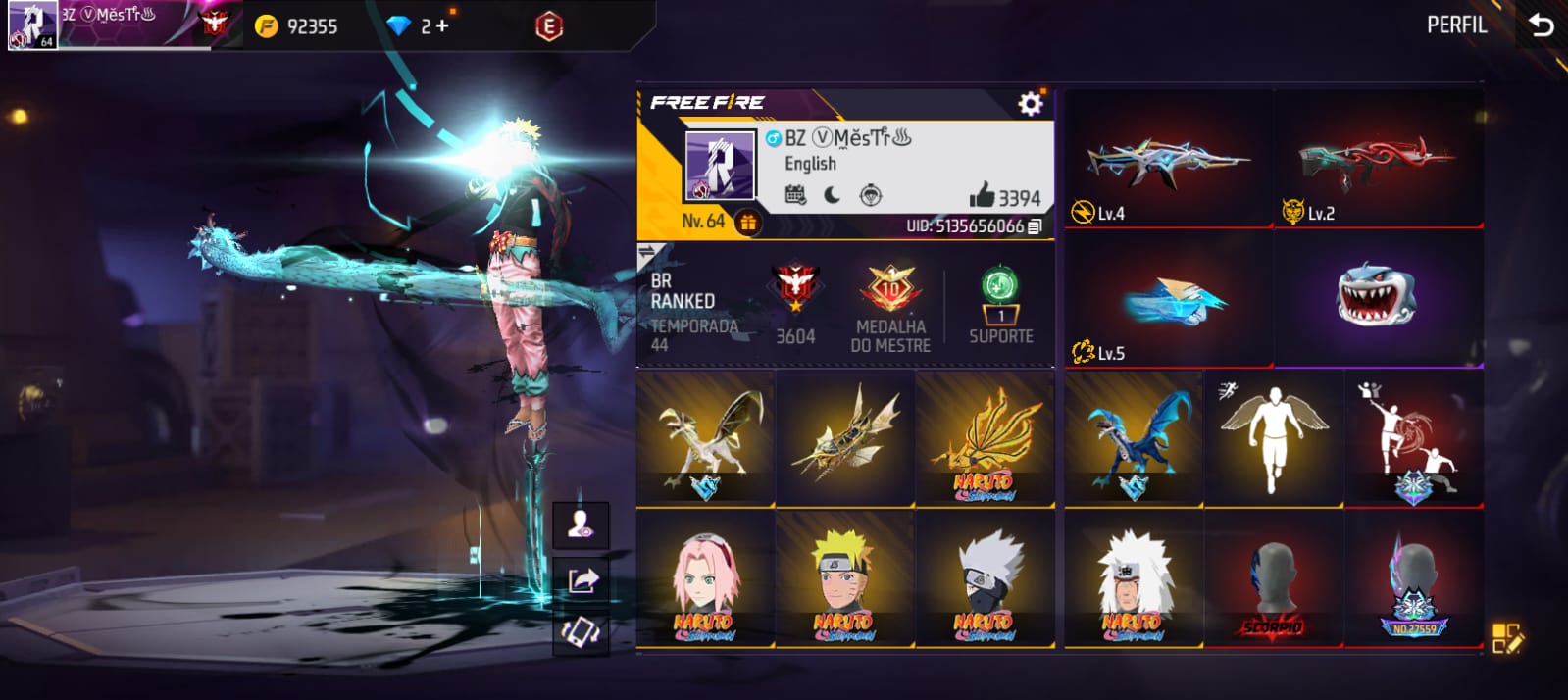1568x700 pixels.
Task: Choose the Jiraiya character tile
Action: click(x=1133, y=578)
